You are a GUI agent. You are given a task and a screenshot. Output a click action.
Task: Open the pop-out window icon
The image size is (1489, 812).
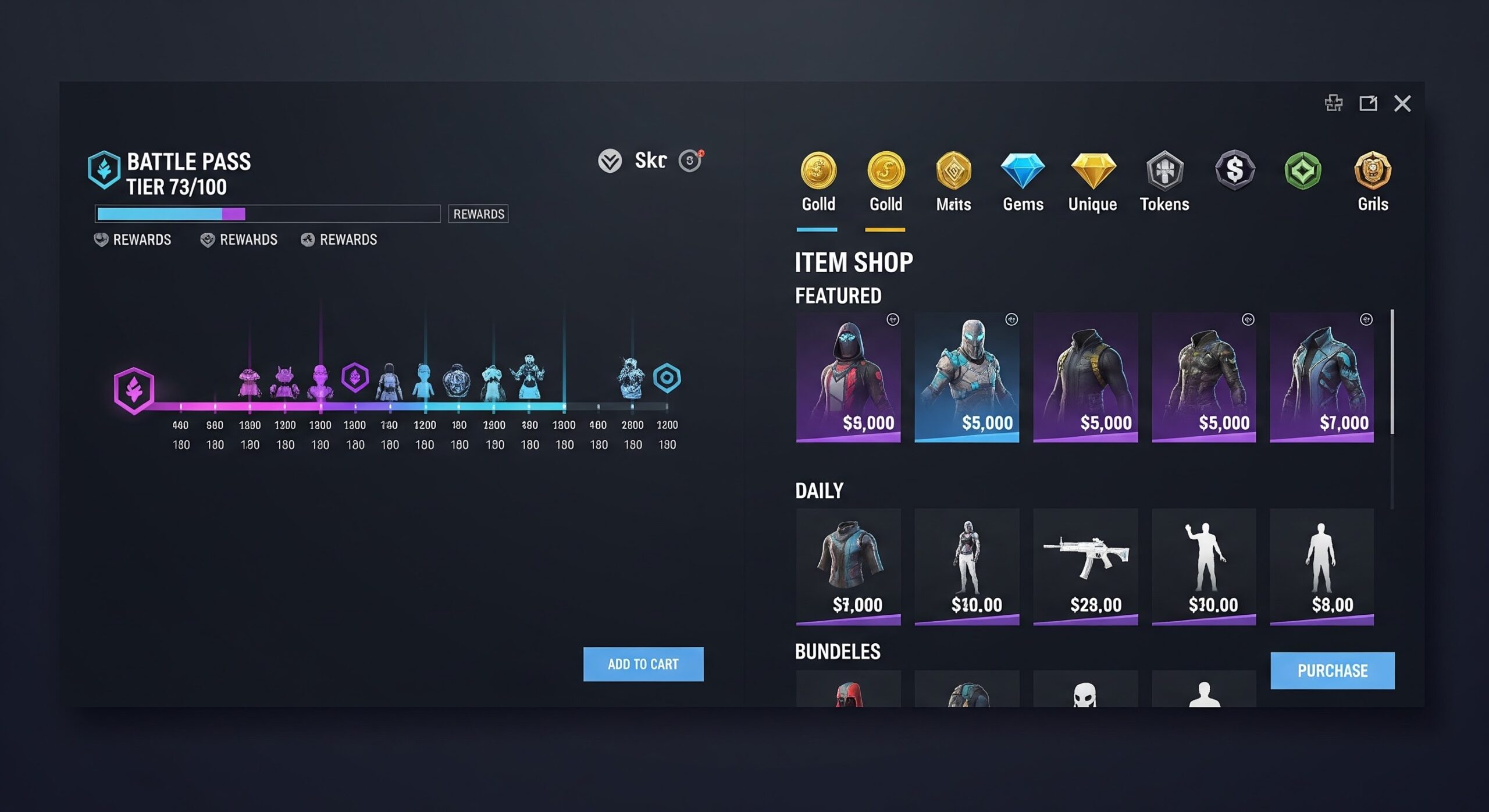(1367, 104)
